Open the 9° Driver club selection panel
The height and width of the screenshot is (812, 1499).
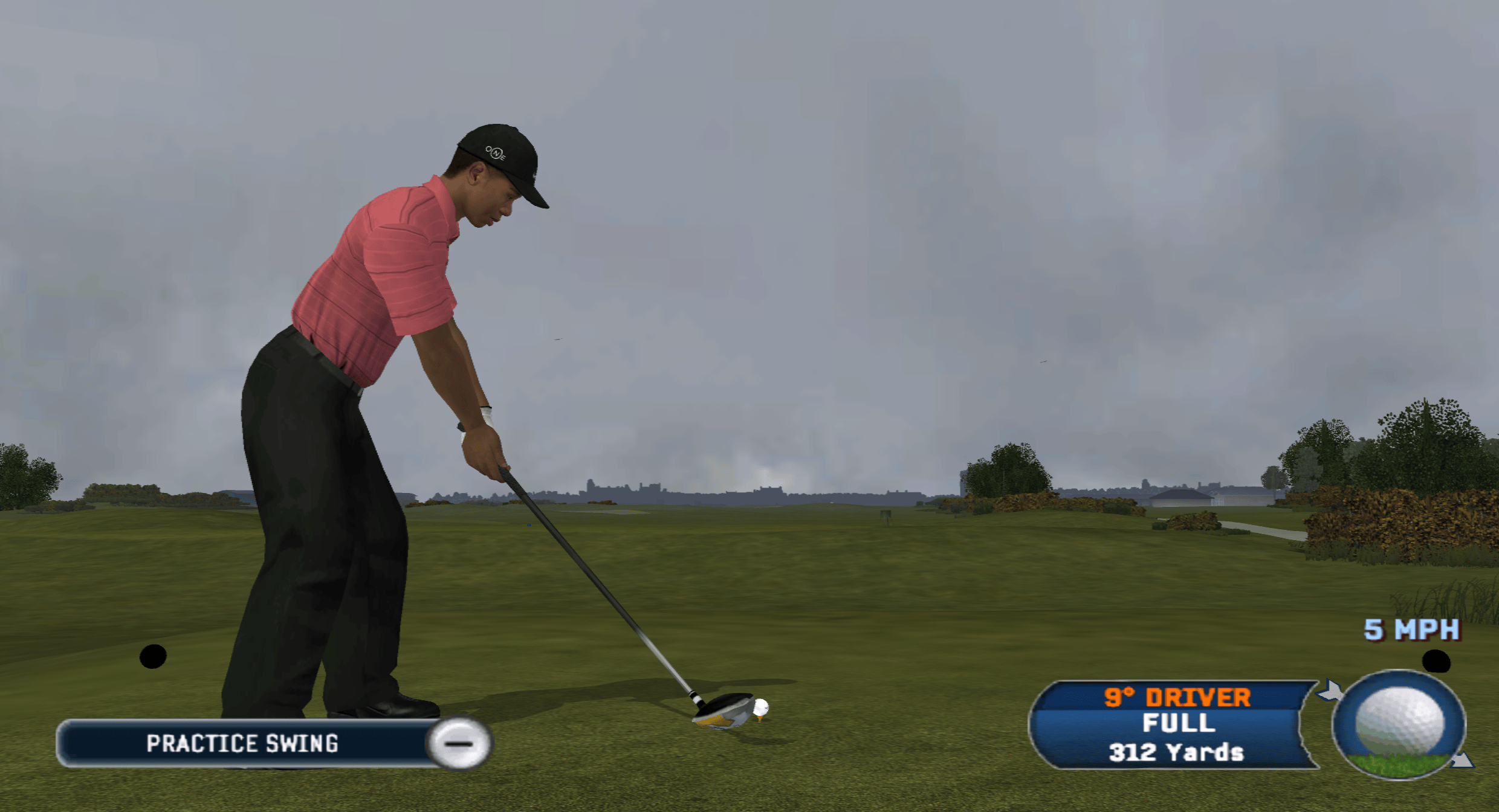[1175, 725]
